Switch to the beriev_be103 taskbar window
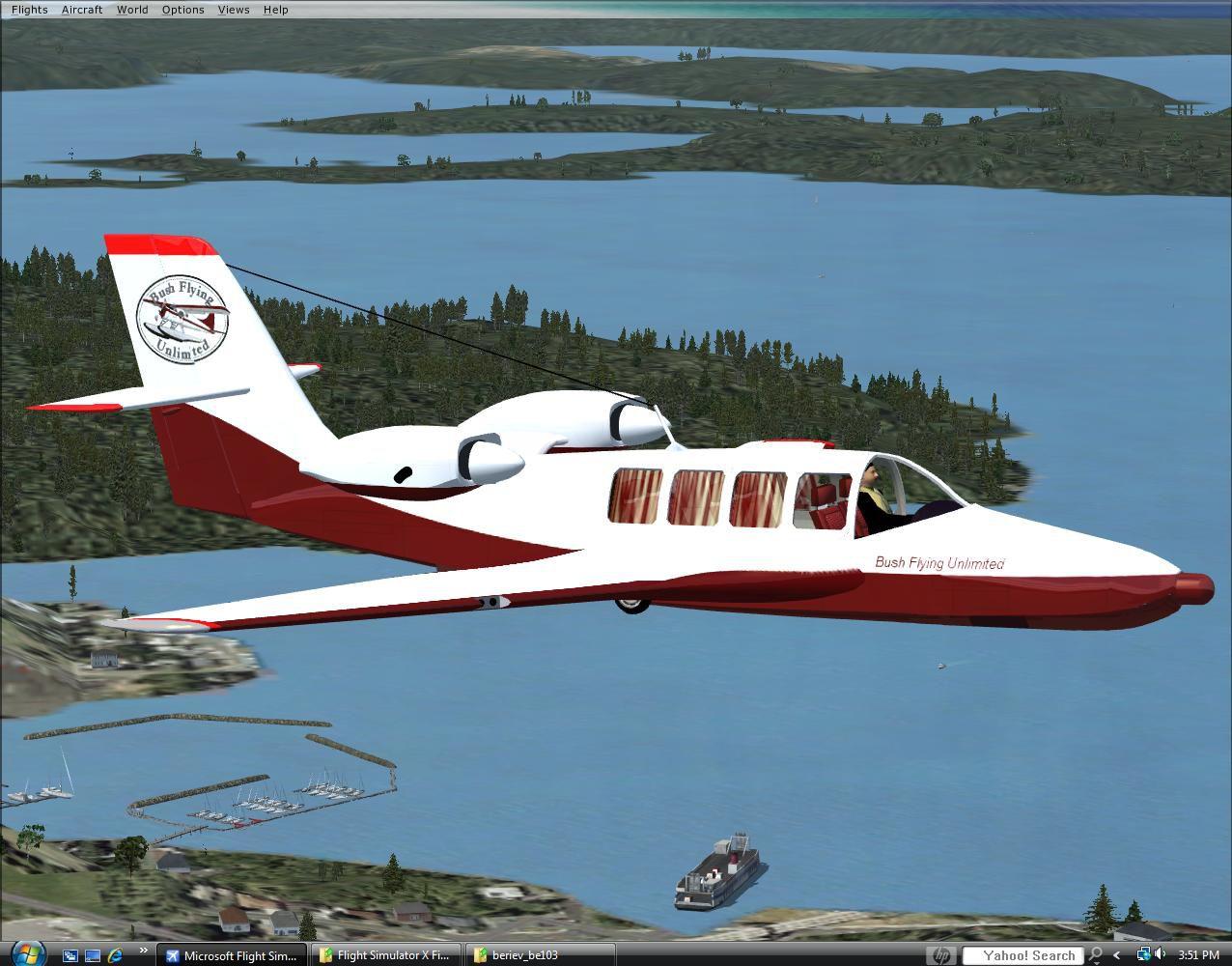 click(539, 955)
